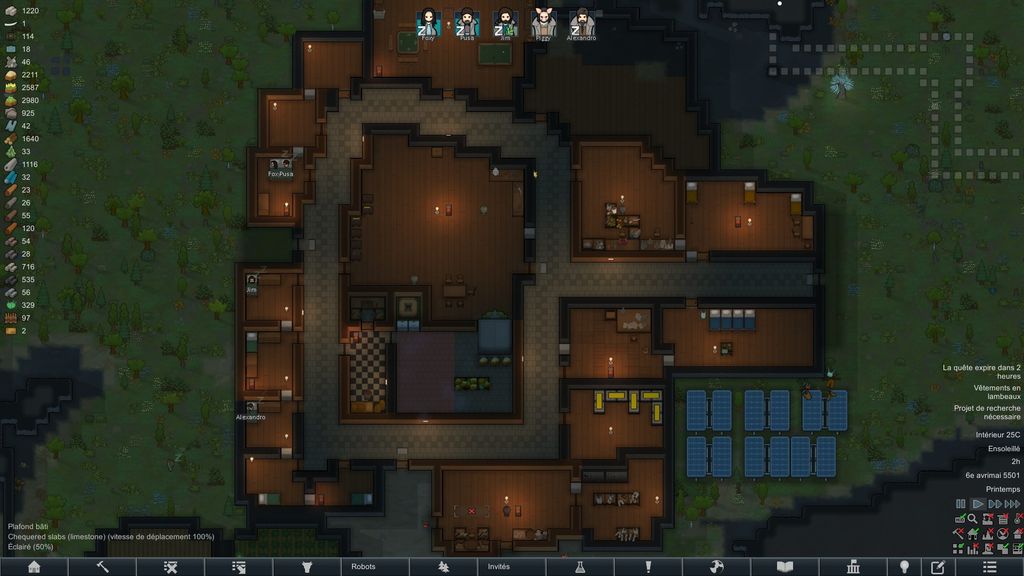Select colonist Foxy's portrait
This screenshot has height=576, width=1024.
429,23
